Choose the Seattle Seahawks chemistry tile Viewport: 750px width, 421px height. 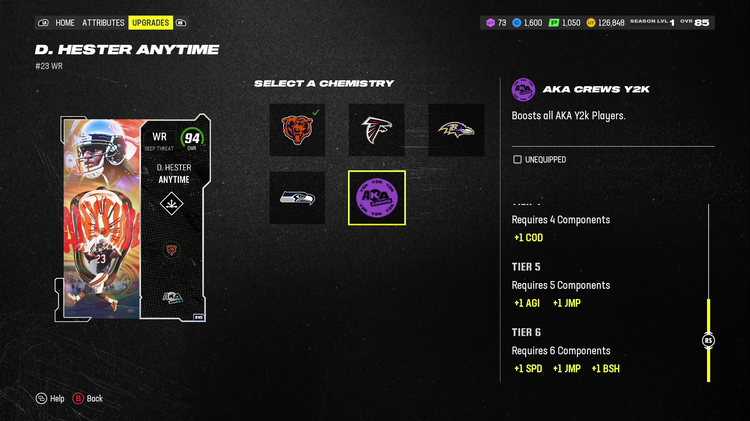pyautogui.click(x=297, y=197)
